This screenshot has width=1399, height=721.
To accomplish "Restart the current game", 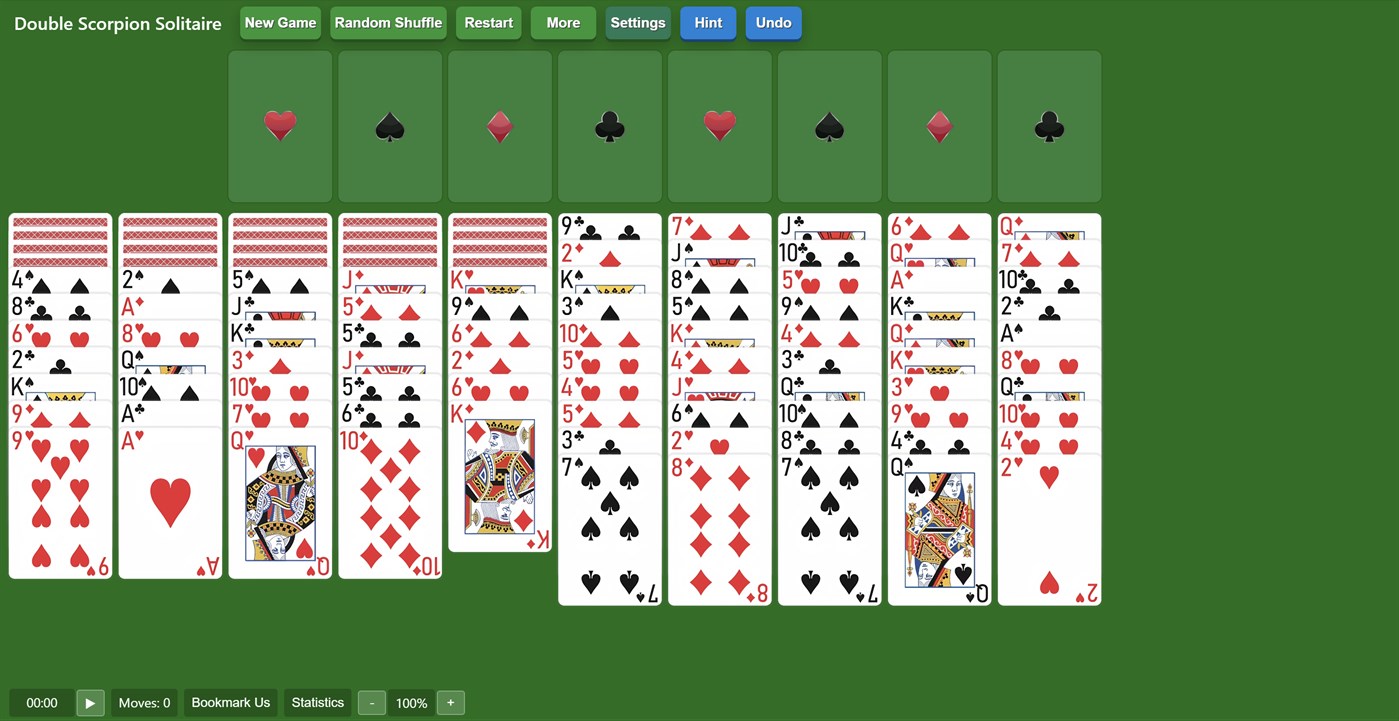I will [x=488, y=22].
